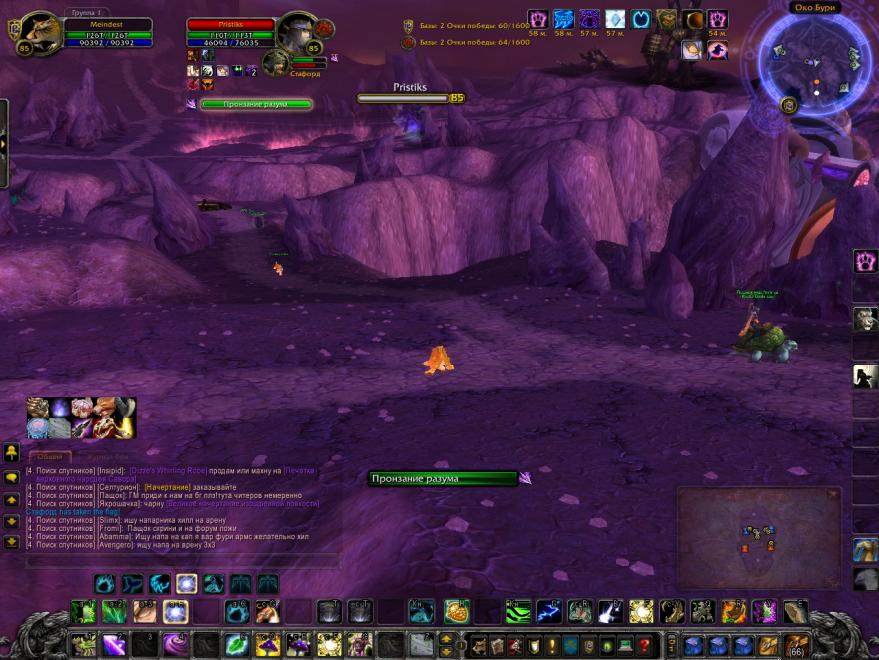The width and height of the screenshot is (879, 660).
Task: Select the glowing white orb stance button
Action: coord(186,584)
